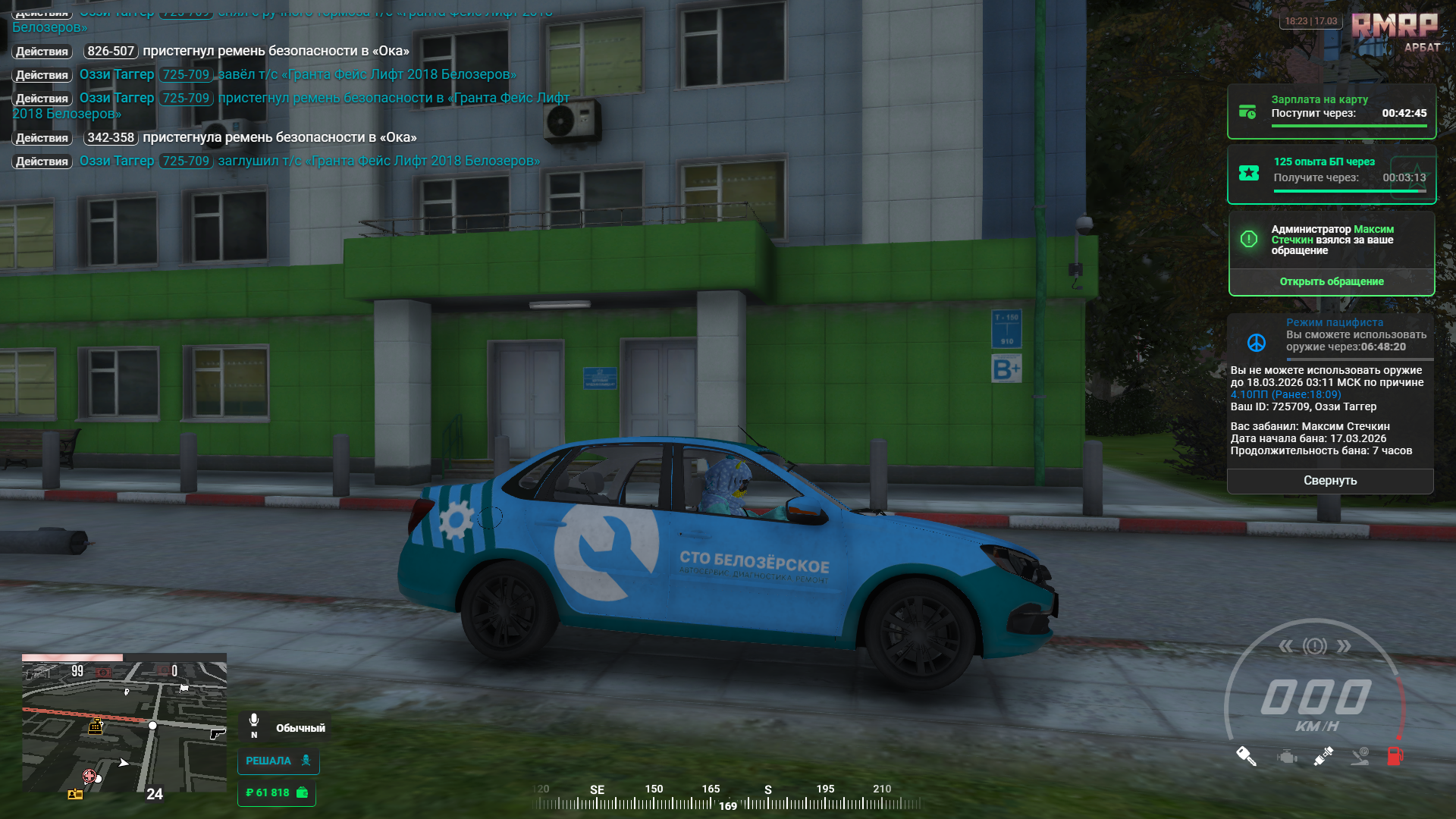
Task: Select the pacifist mode peace icon
Action: coord(1257,343)
